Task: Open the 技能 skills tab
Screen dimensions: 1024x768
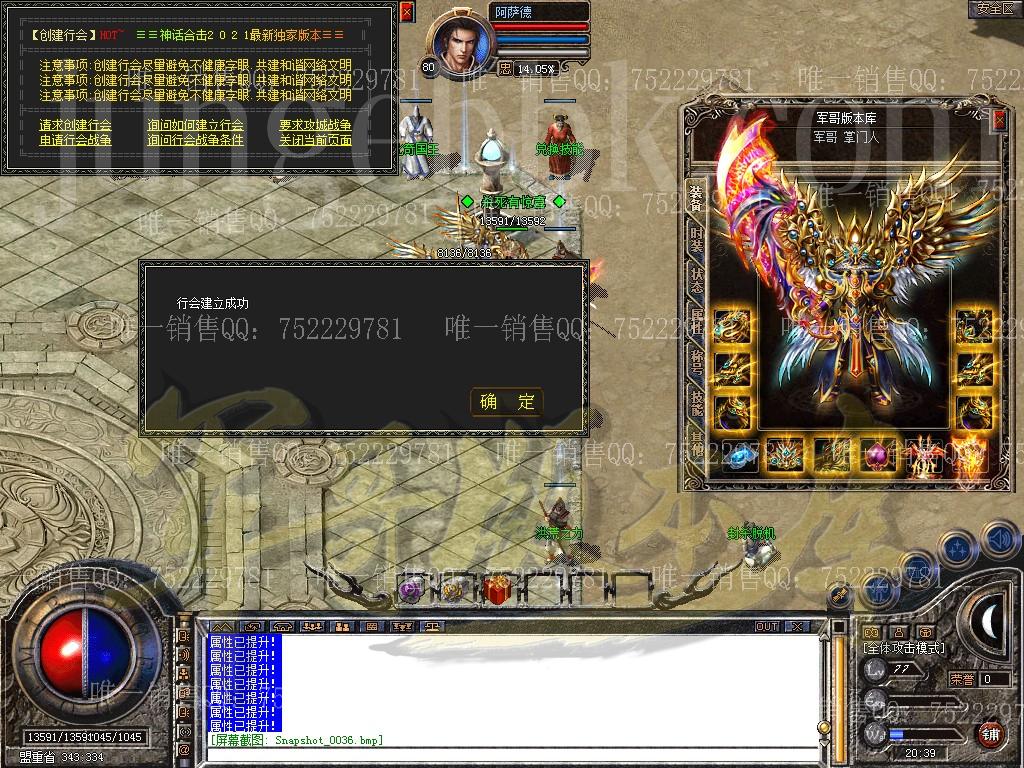Action: tap(696, 402)
